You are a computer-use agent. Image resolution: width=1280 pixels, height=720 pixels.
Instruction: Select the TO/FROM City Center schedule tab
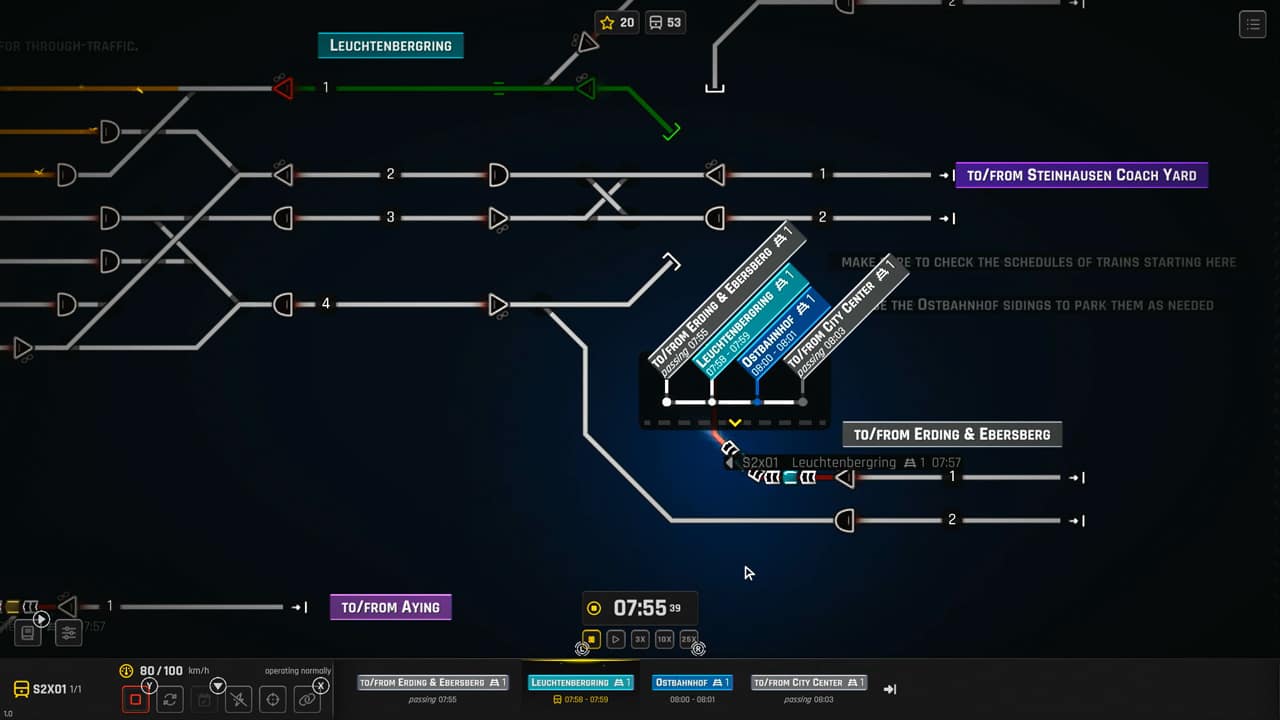click(x=808, y=682)
